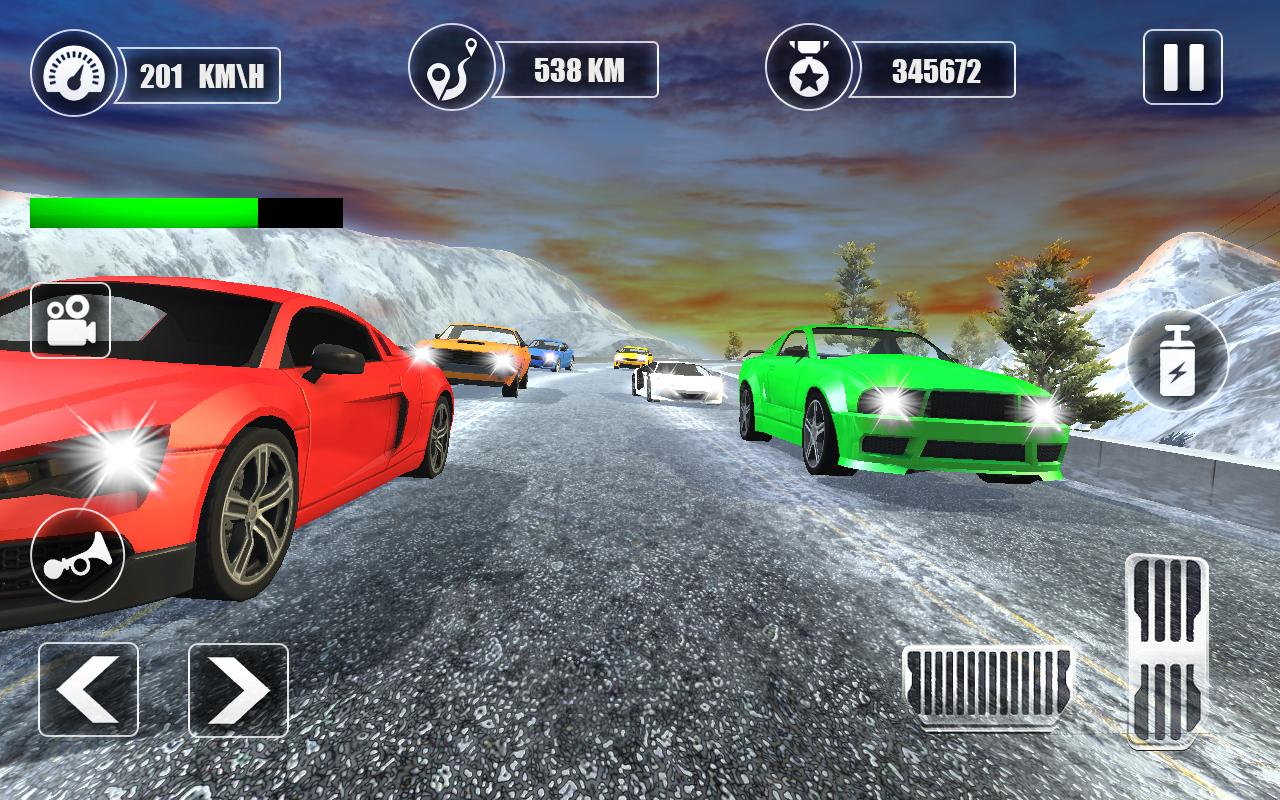
Task: Pause the race
Action: click(1182, 67)
